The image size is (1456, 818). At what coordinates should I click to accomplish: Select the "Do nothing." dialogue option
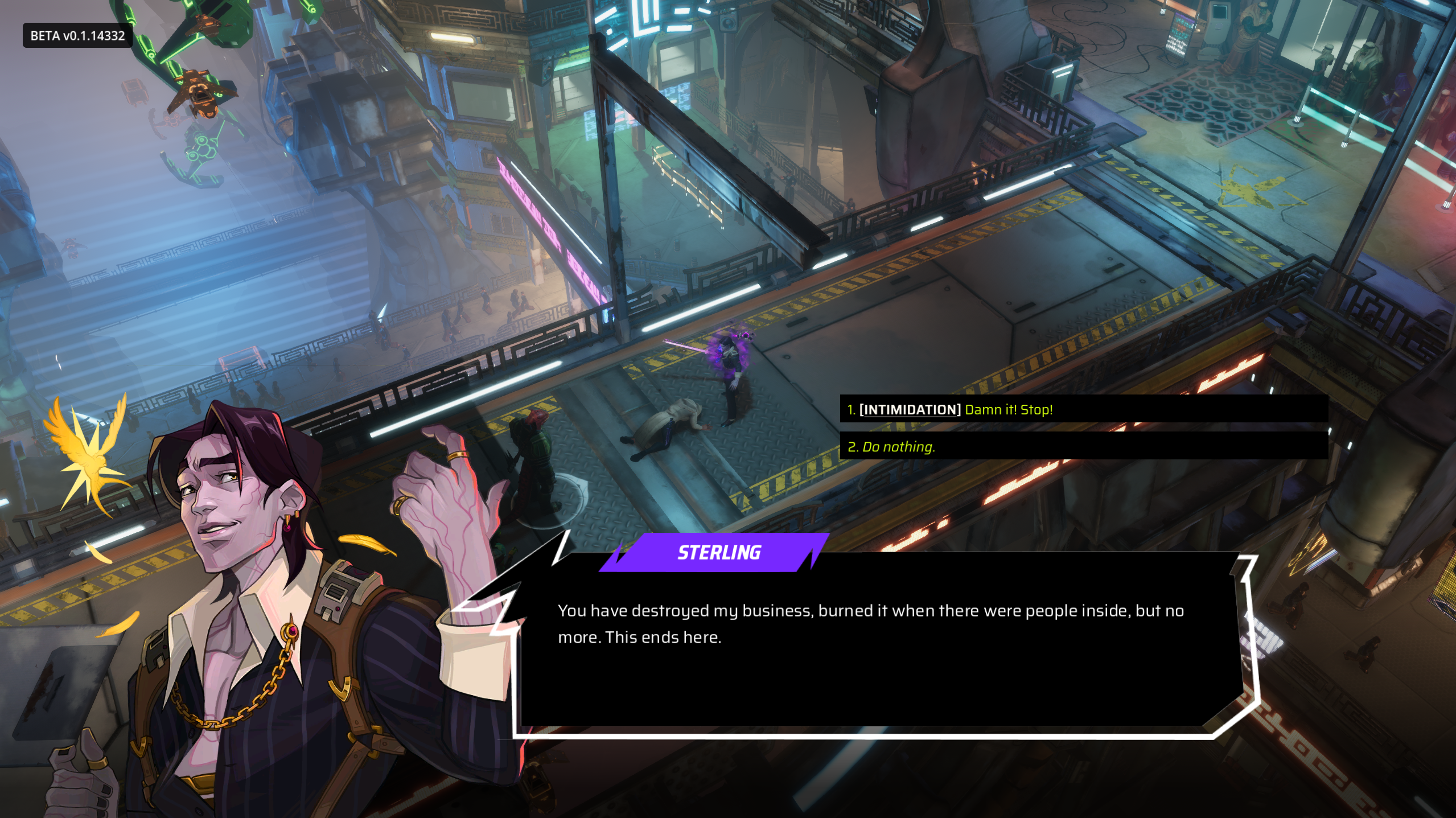(x=892, y=447)
